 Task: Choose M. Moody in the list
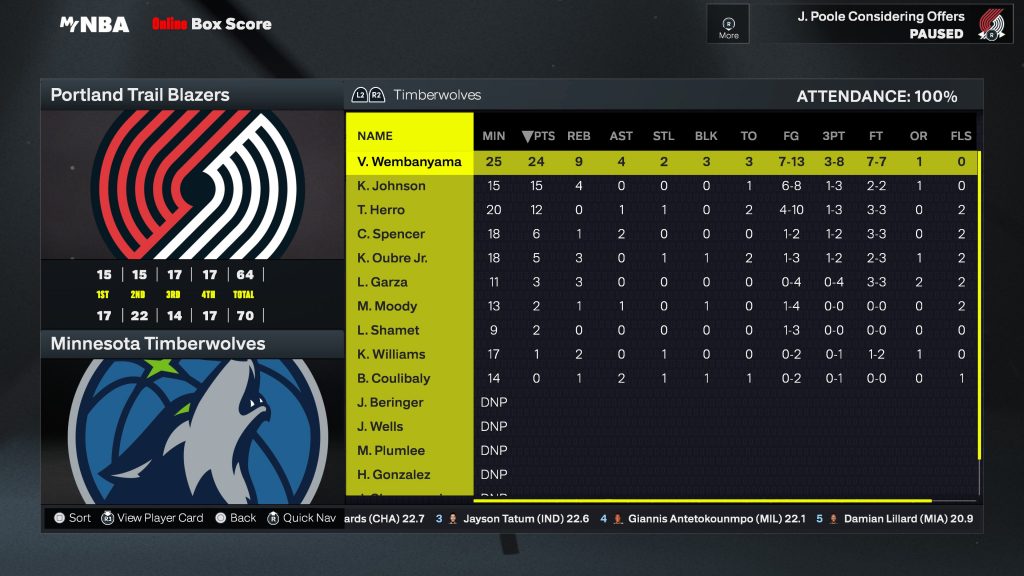click(387, 306)
